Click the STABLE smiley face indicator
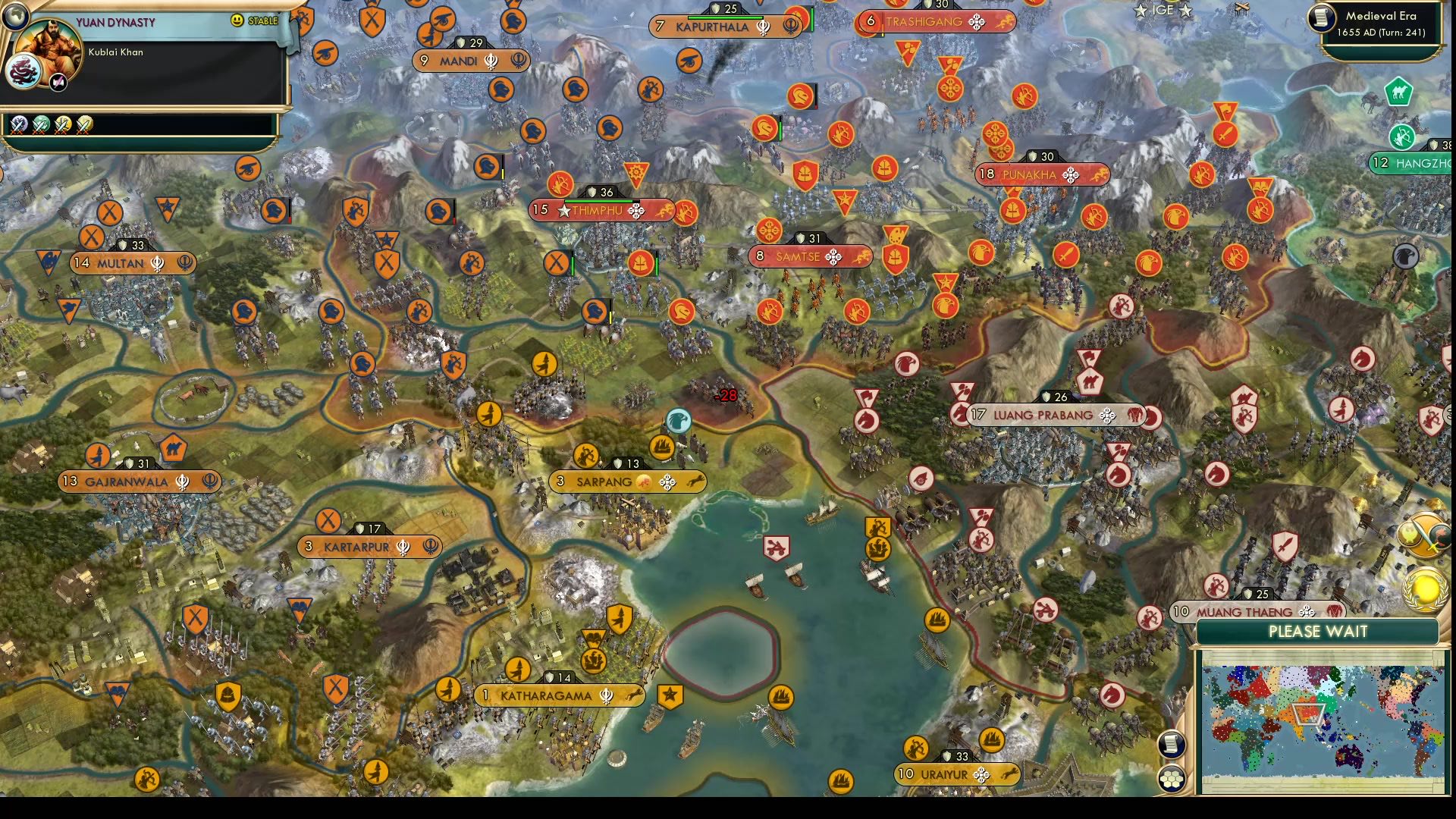This screenshot has width=1456, height=819. click(x=238, y=21)
